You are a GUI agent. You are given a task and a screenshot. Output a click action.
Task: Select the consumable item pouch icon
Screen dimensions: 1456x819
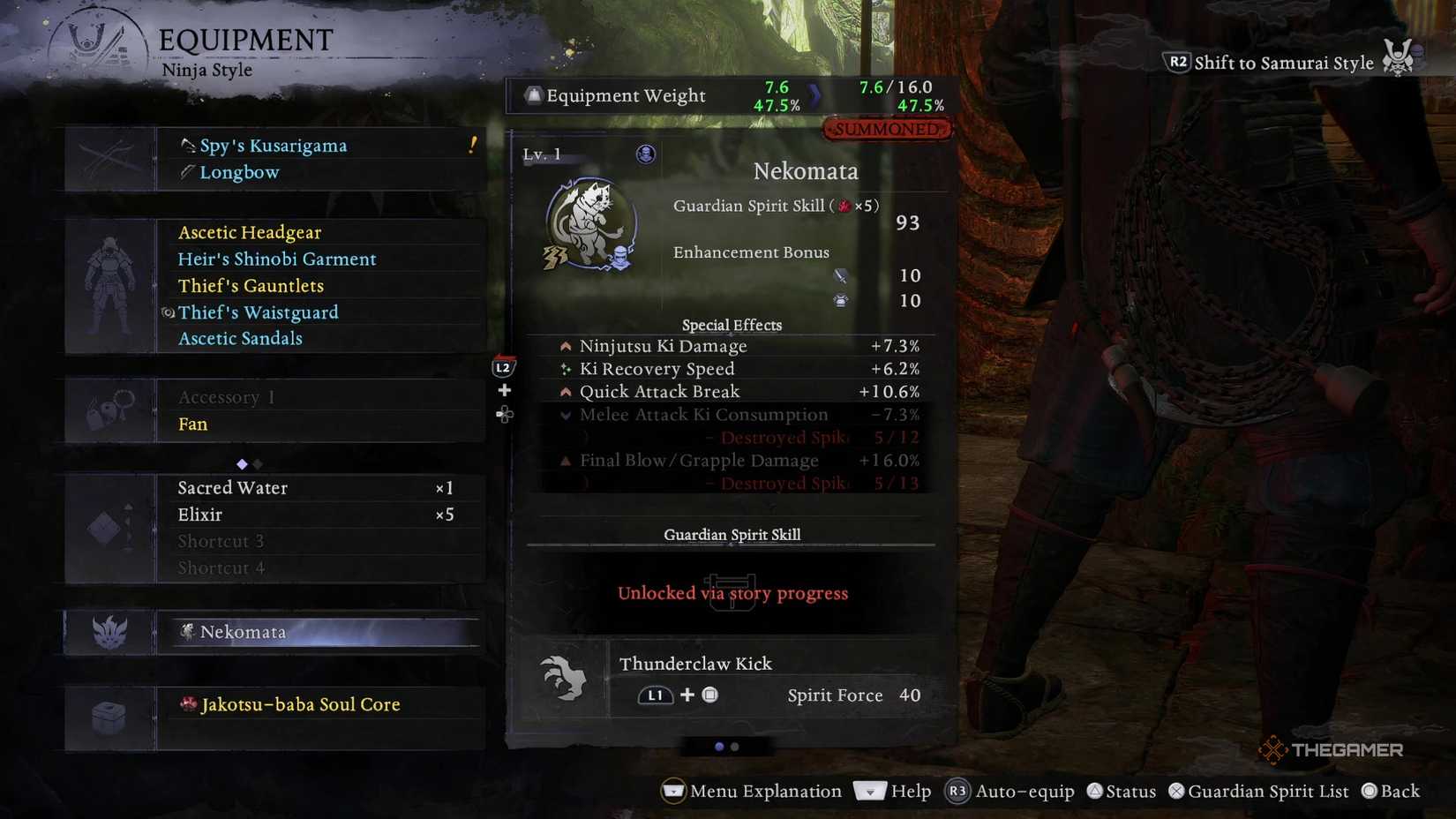coord(108,527)
